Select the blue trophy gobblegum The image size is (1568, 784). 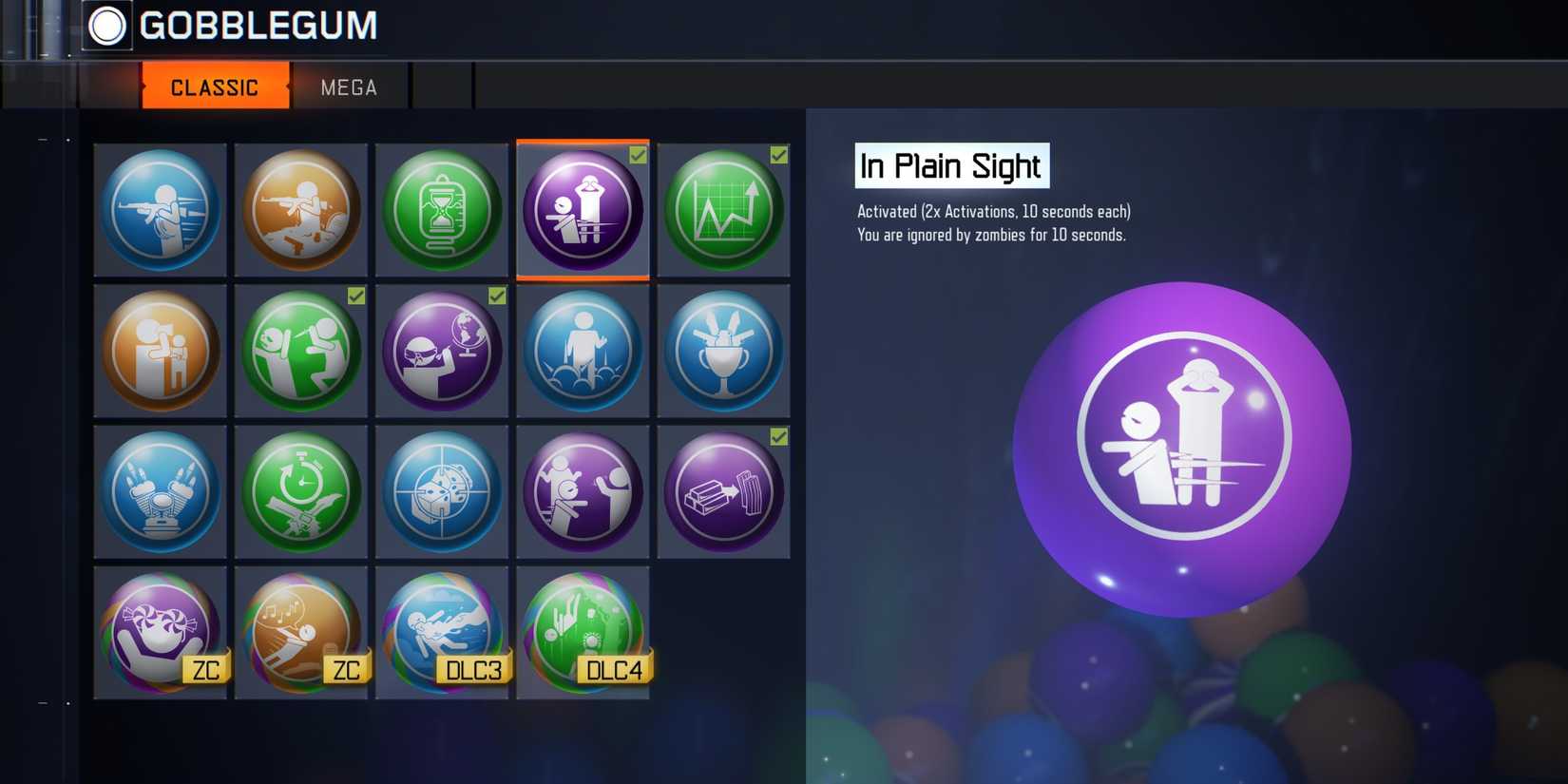pos(724,352)
